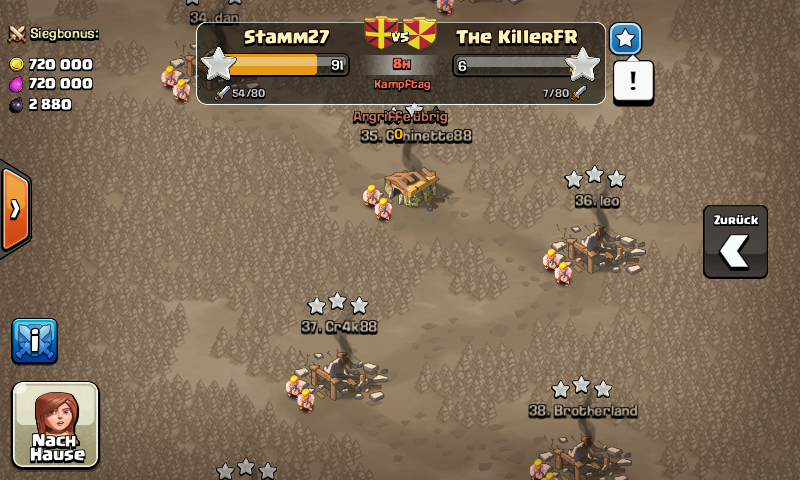Open the blue info button

click(x=34, y=341)
